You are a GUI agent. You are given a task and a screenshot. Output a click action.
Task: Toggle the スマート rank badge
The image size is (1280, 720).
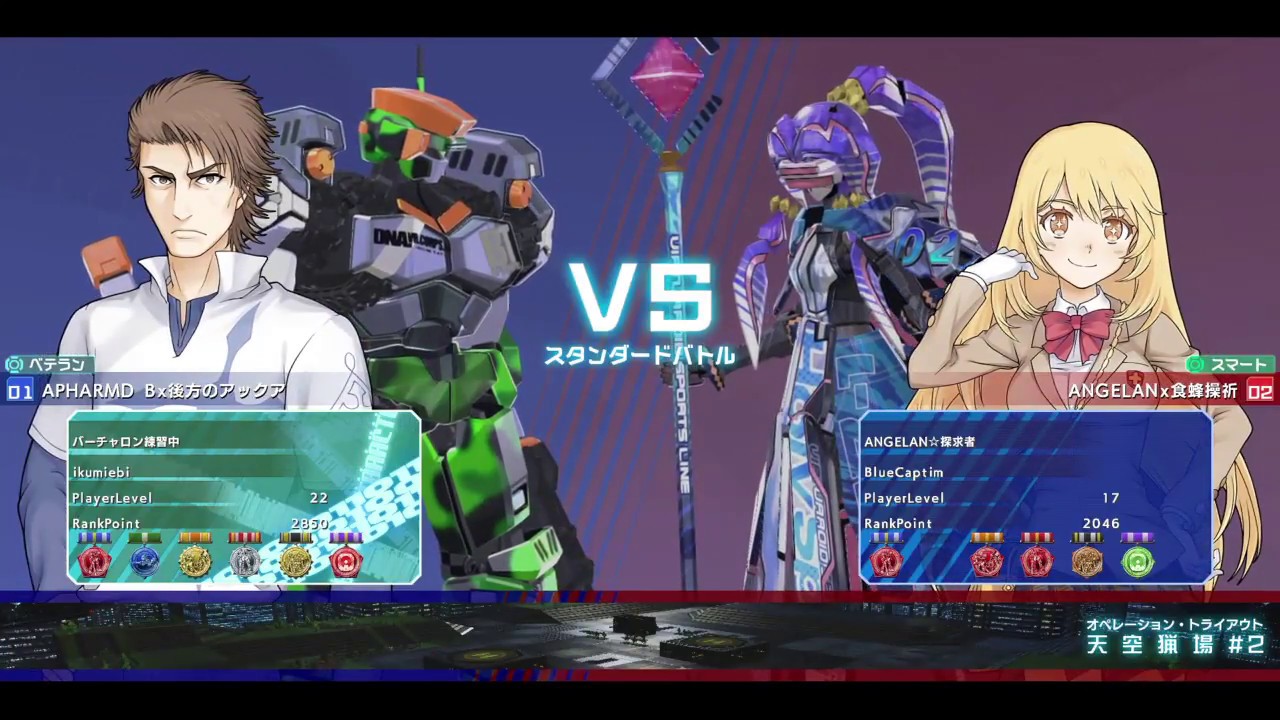(1231, 364)
